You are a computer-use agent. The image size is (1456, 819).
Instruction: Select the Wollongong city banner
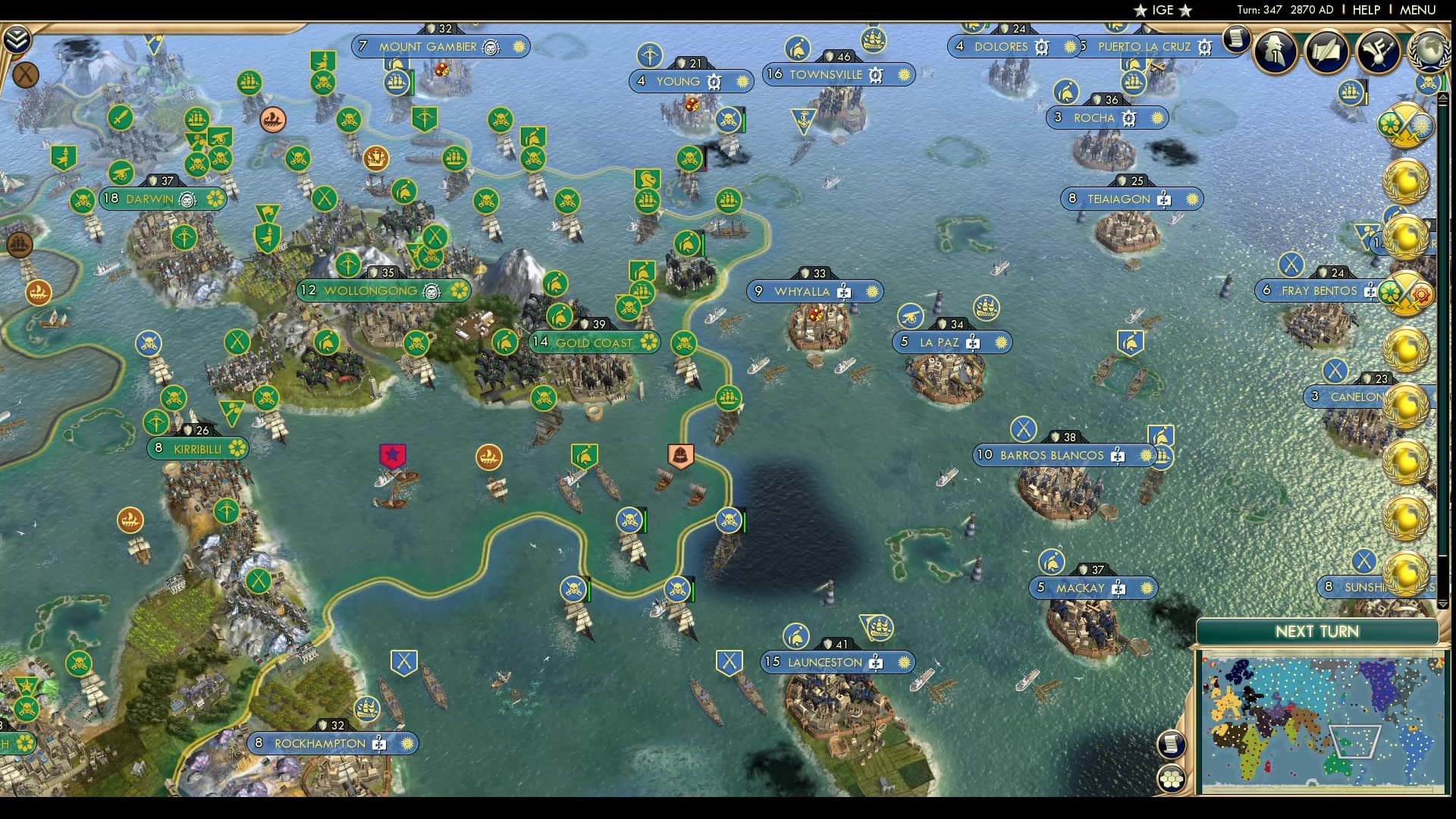tap(383, 290)
